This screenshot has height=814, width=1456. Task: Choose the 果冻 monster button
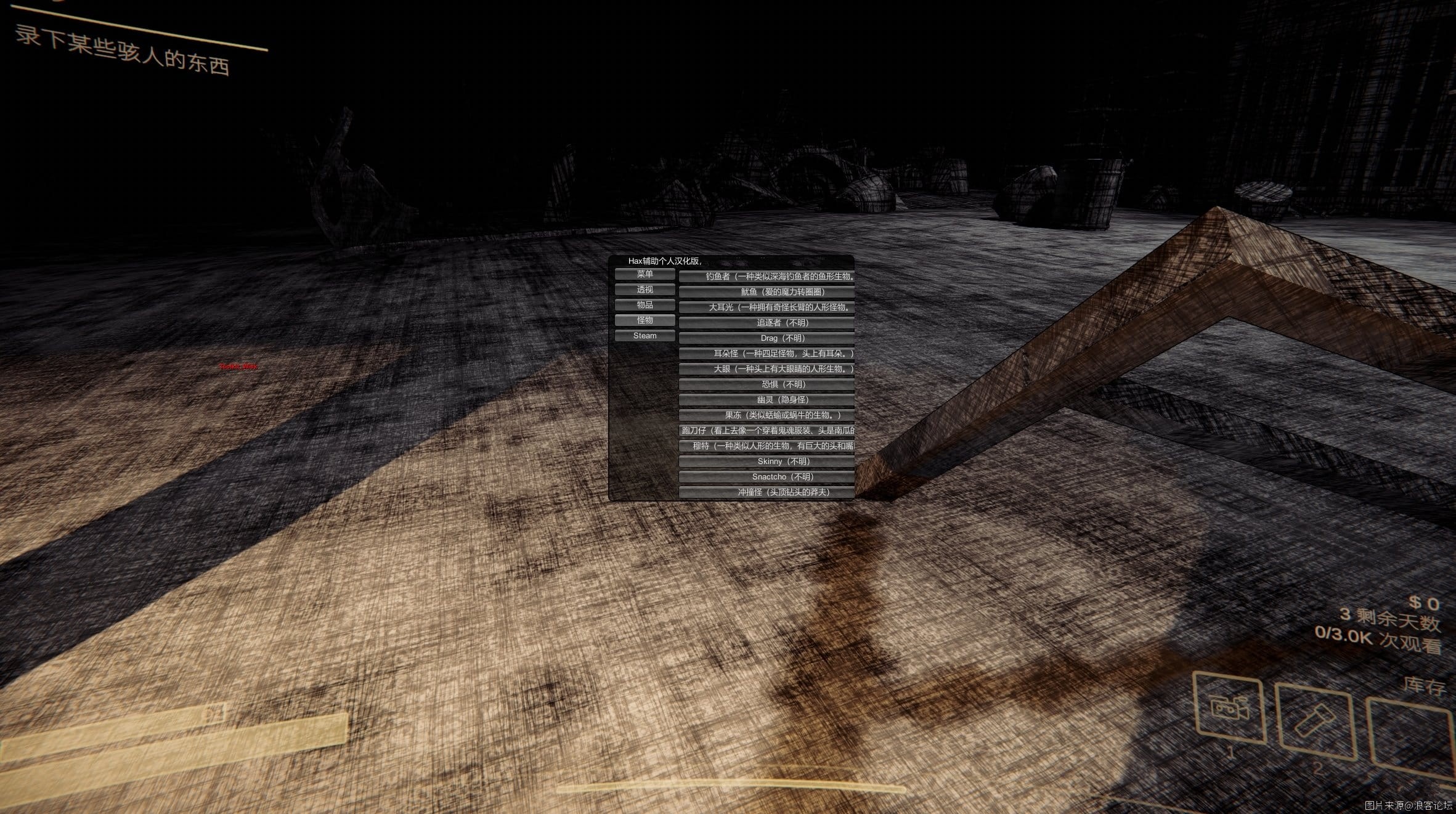[767, 415]
